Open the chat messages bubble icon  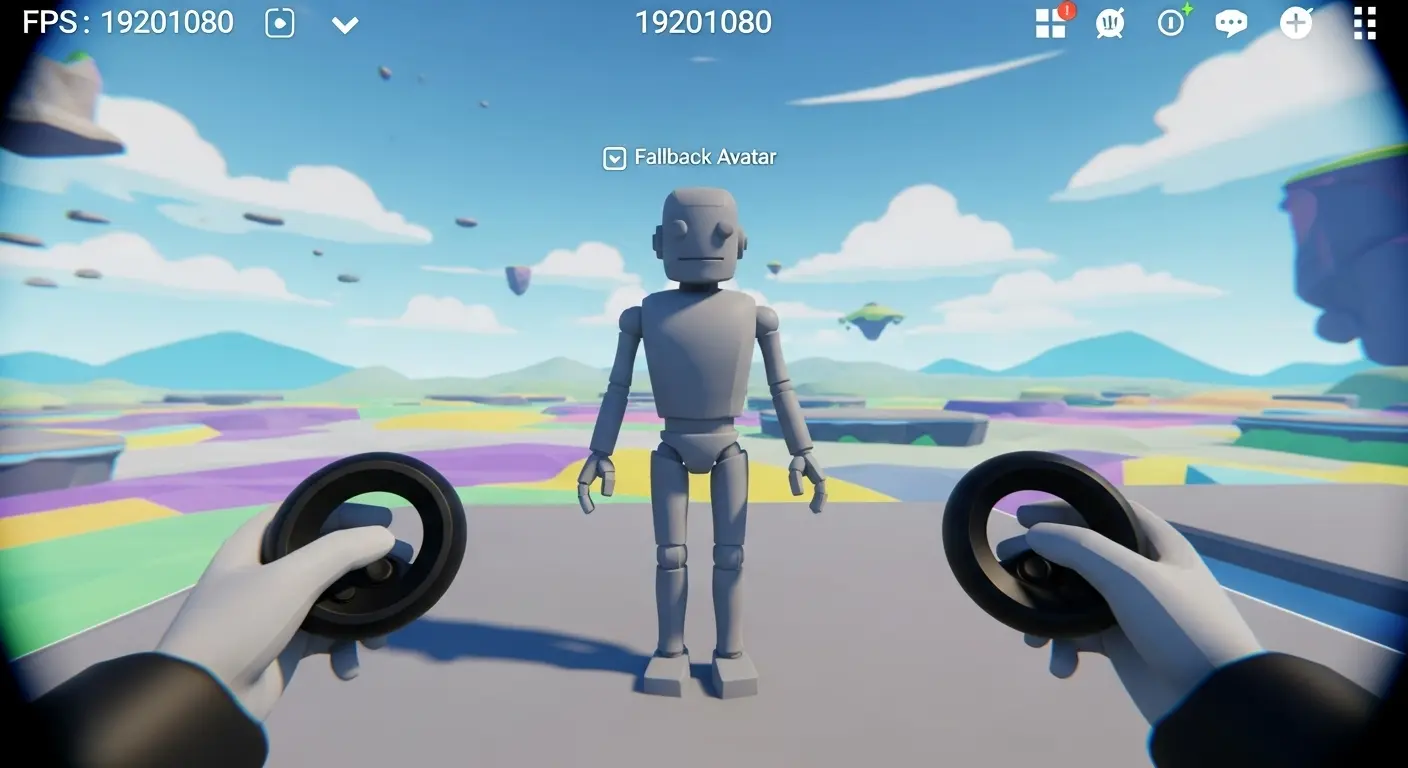pos(1230,23)
